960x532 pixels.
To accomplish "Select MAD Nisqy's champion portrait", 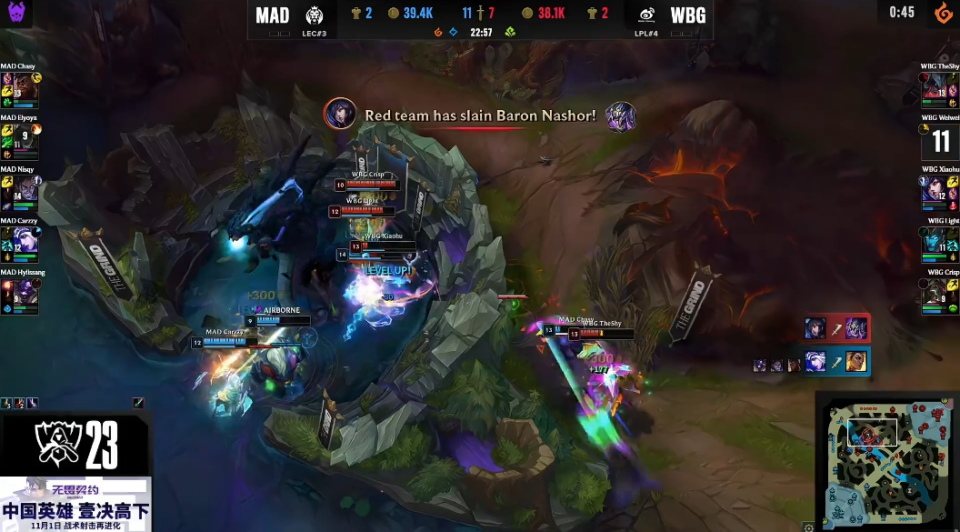I will [25, 190].
